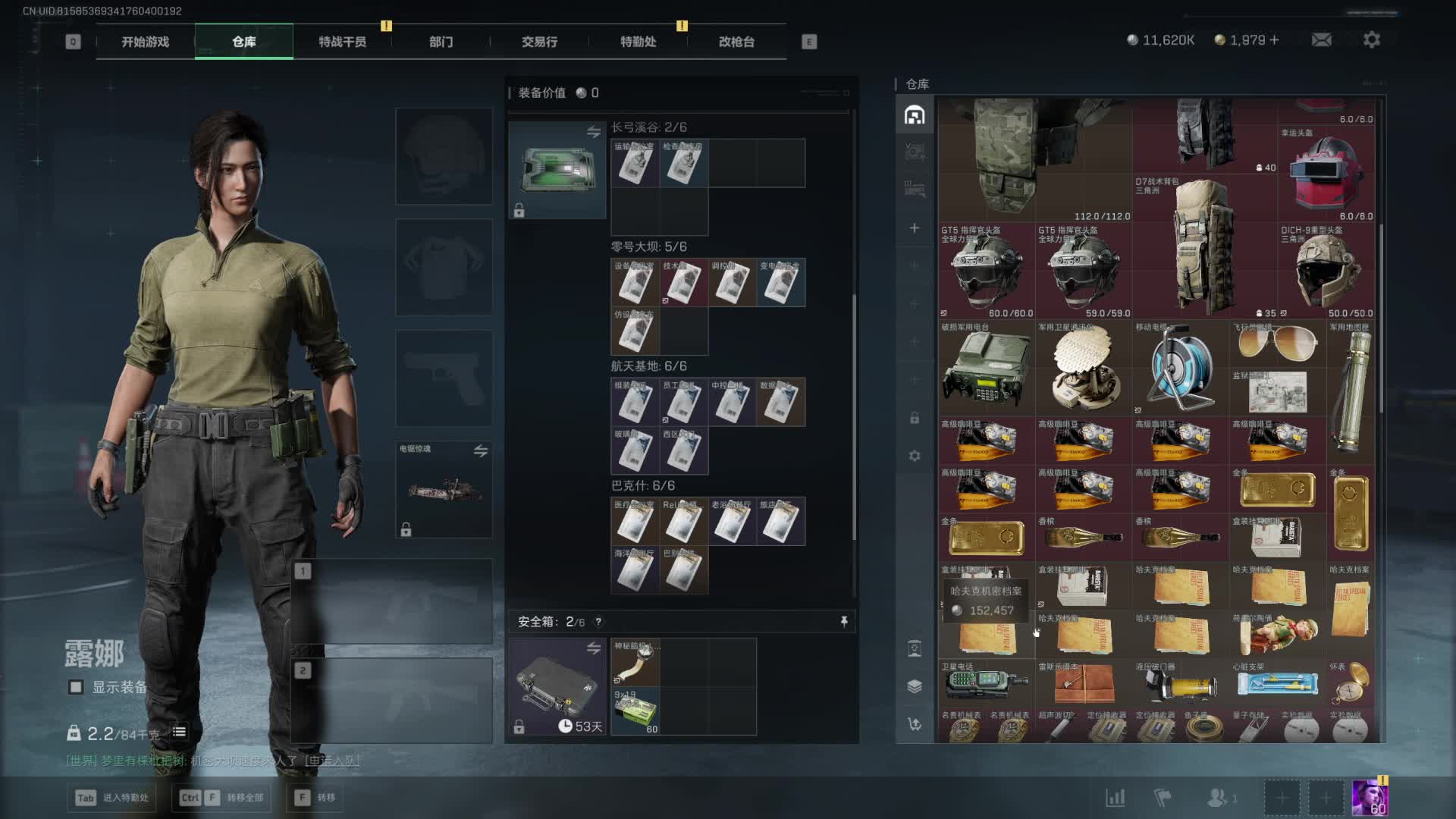The image size is (1456, 819).
Task: Open the 电锯惊魂 melee weapon slot
Action: pos(444,490)
